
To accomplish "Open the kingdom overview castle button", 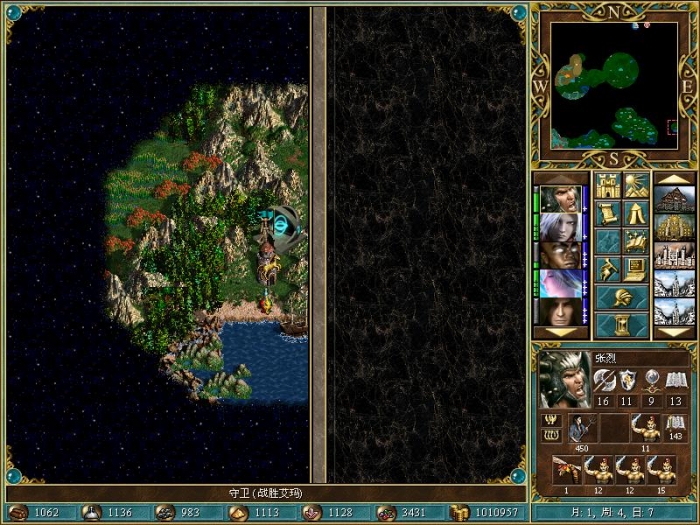I will [608, 186].
